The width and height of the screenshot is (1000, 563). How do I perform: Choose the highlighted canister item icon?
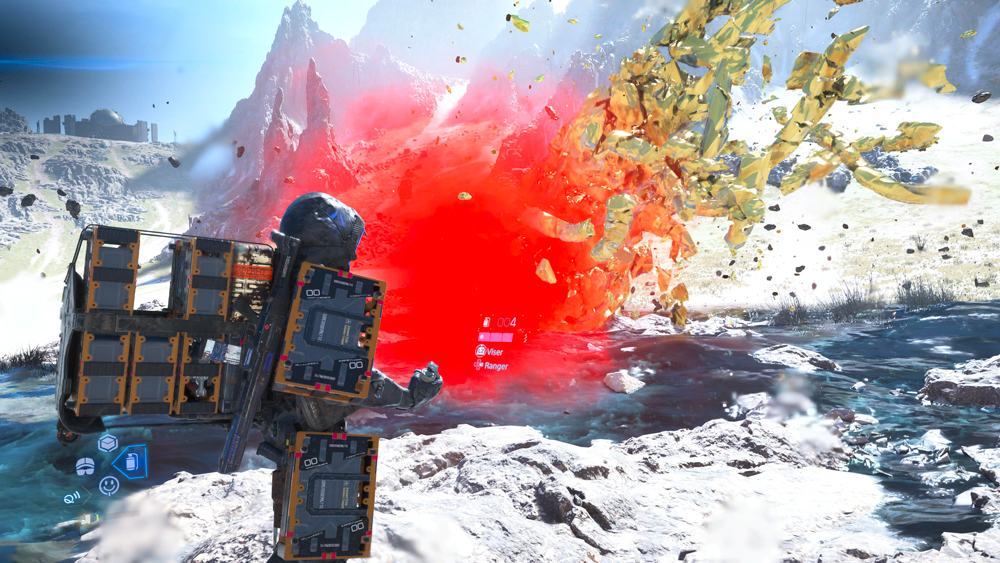130,462
